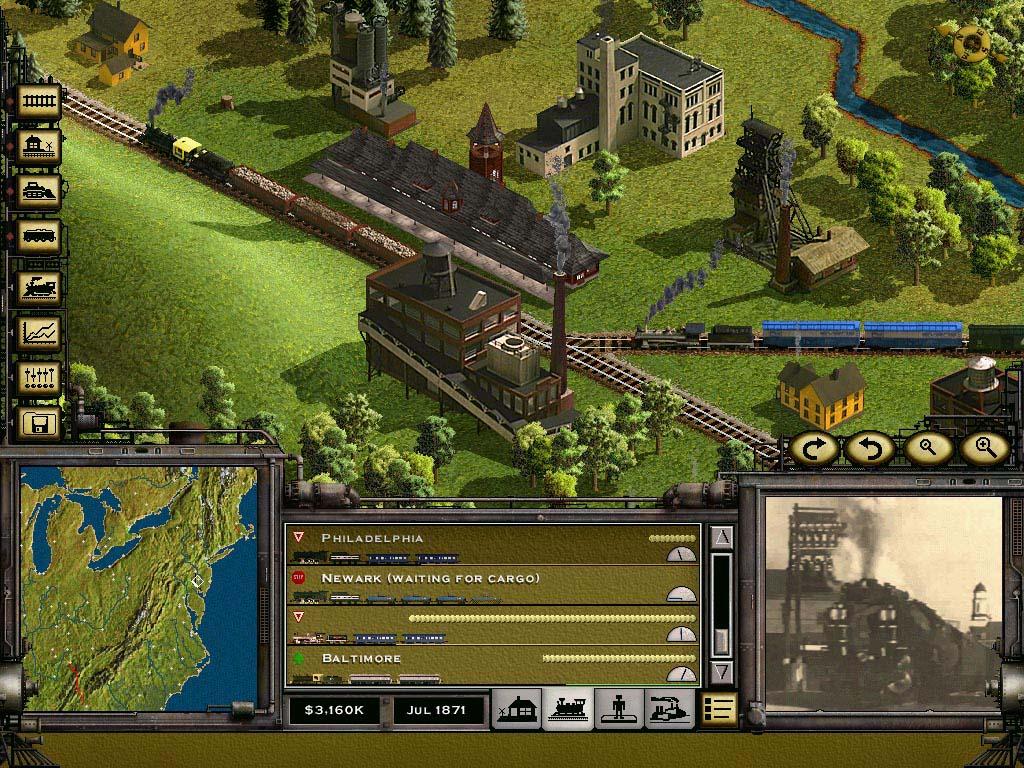The image size is (1024, 768).
Task: Switch to the locomotive train list tab
Action: pos(568,709)
